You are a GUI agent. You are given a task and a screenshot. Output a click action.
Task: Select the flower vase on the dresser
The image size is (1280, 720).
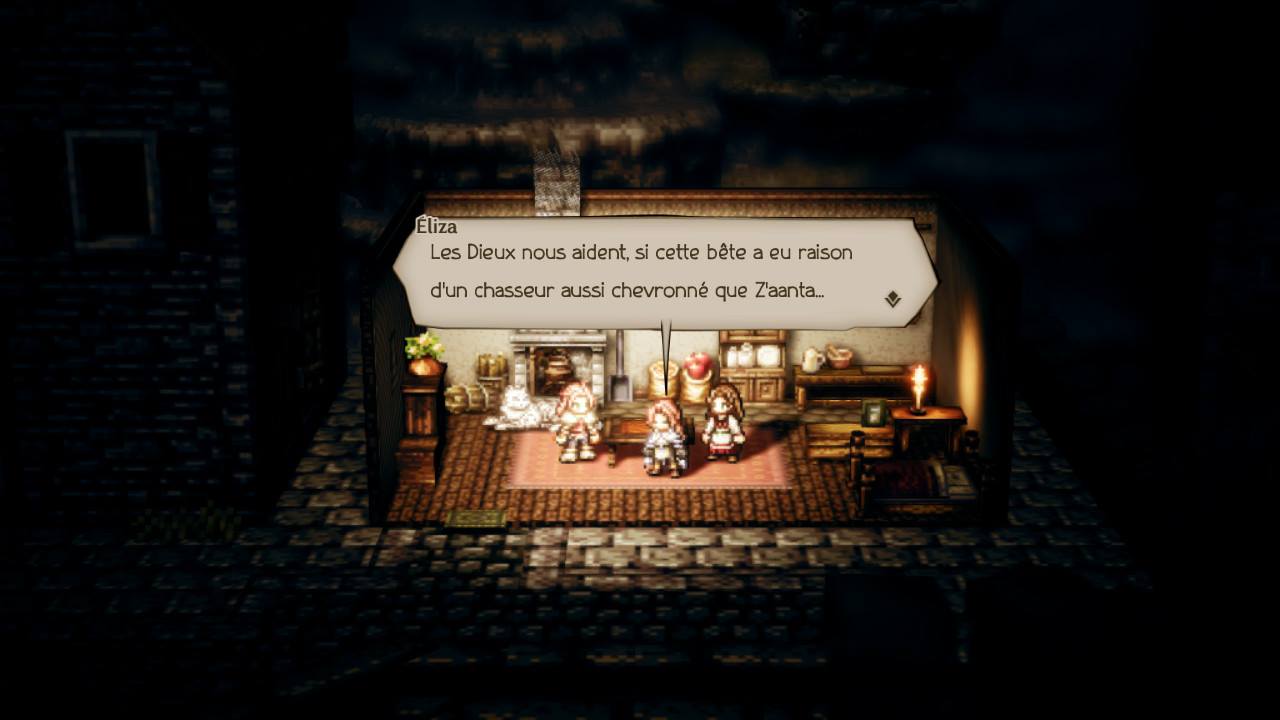[x=420, y=353]
